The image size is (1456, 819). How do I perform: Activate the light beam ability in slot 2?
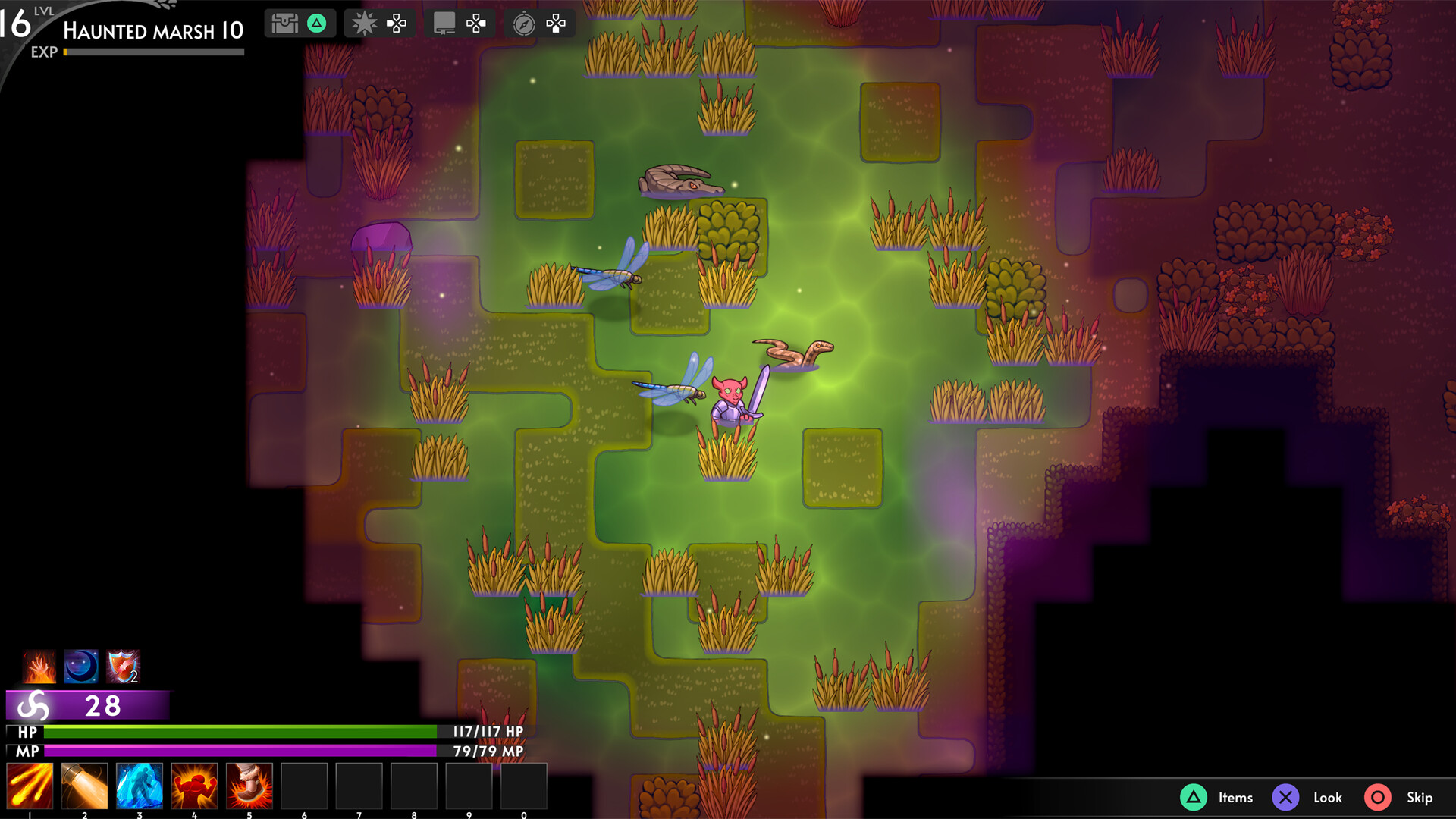coord(84,786)
